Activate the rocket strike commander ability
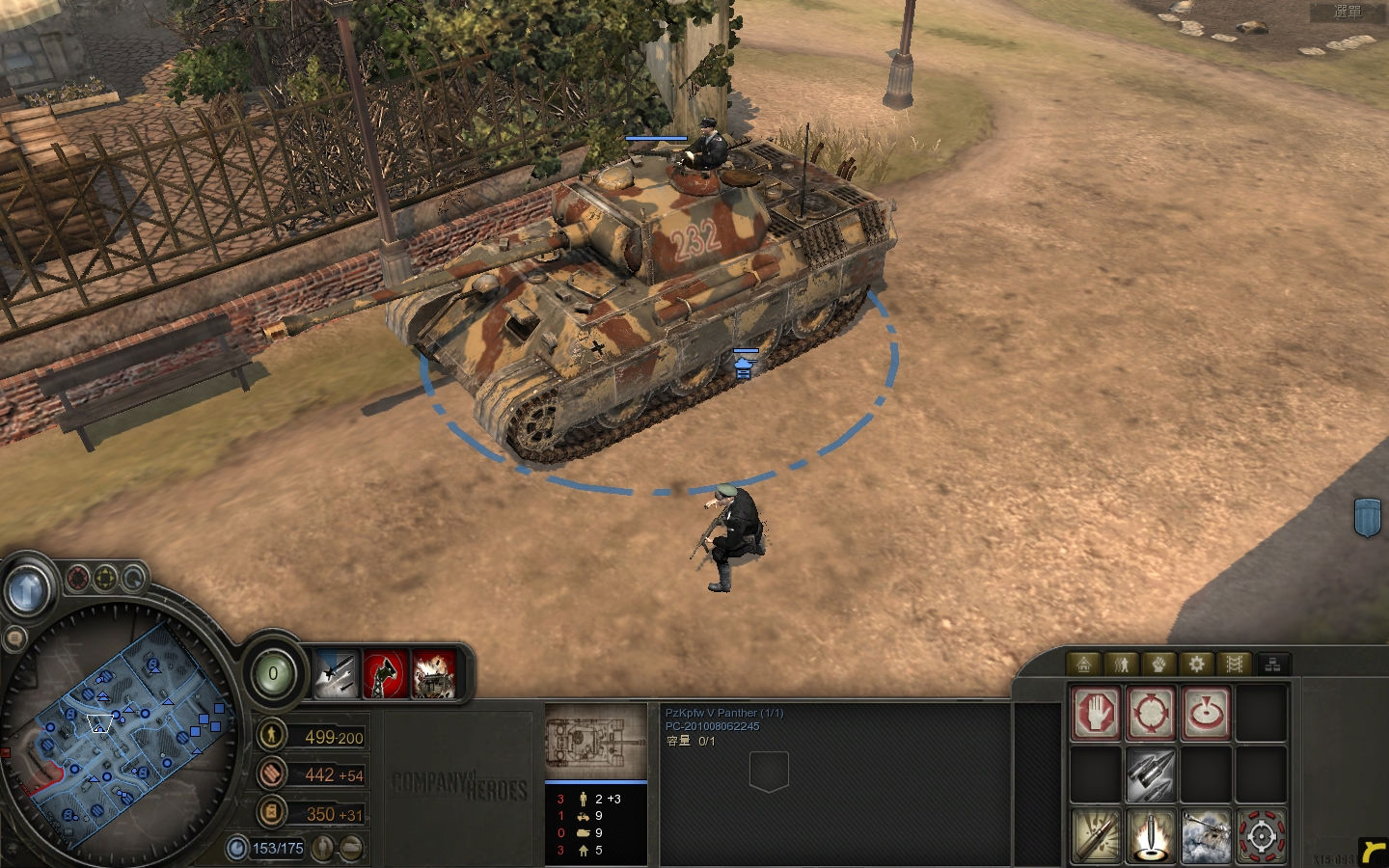 coord(336,672)
